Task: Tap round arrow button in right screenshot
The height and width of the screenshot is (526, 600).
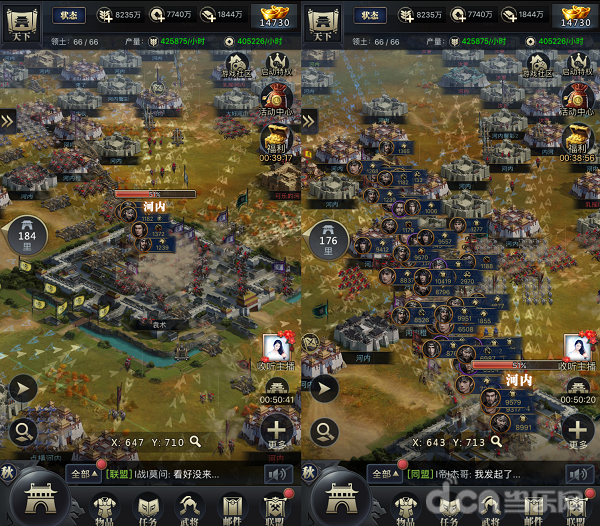Action: 324,389
